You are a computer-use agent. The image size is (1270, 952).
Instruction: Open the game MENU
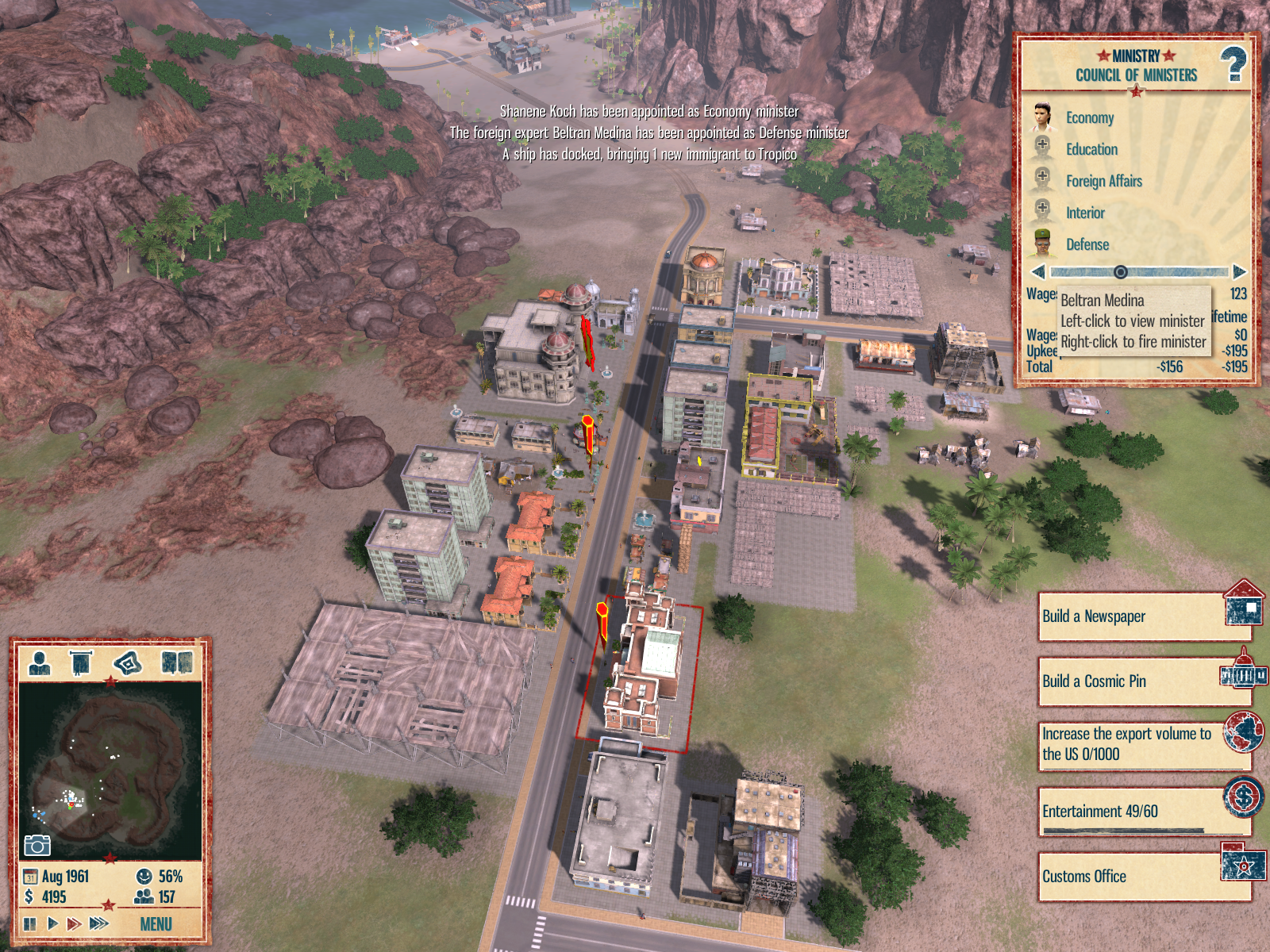coord(156,924)
